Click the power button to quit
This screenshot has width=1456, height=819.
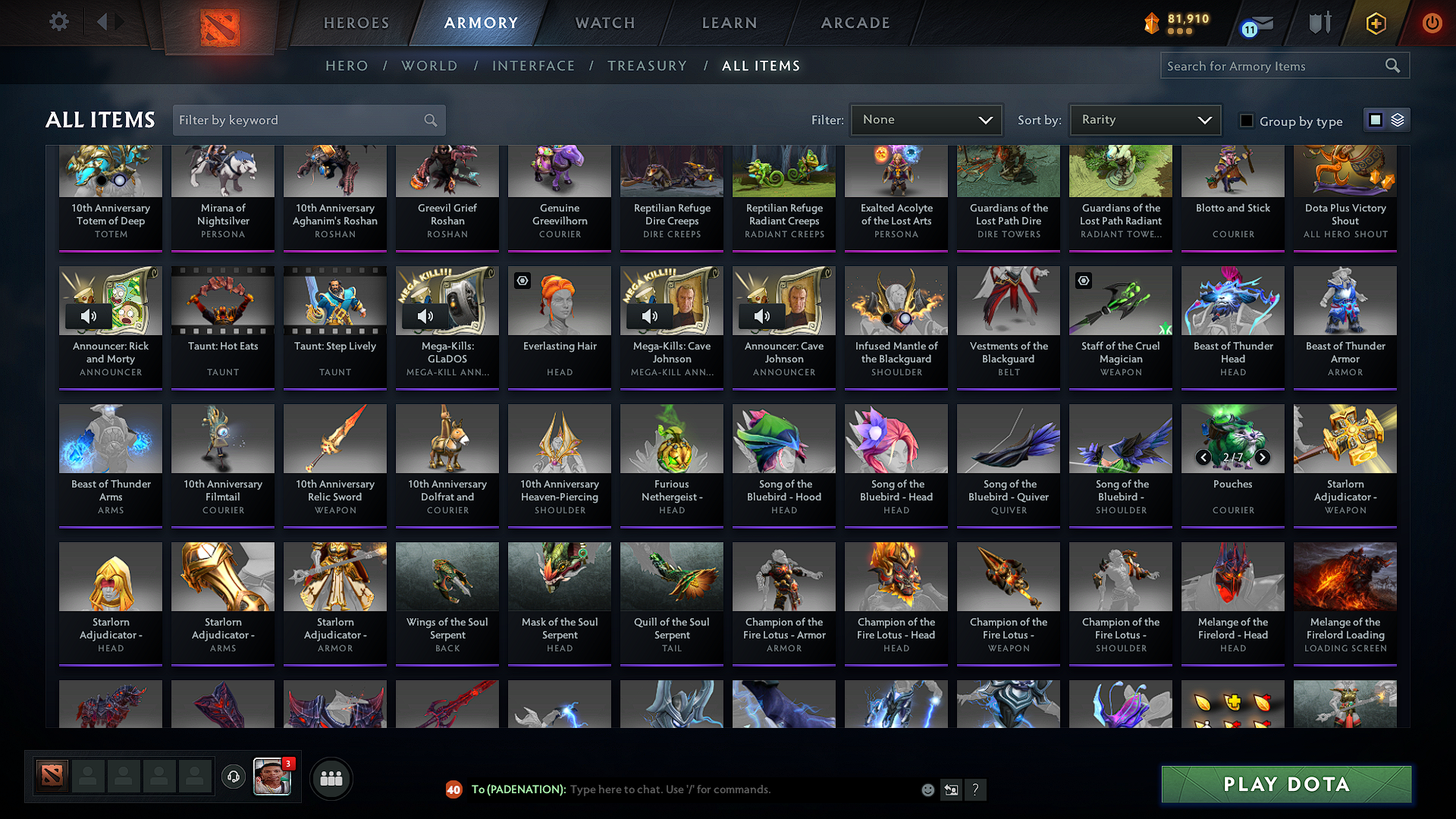tap(1432, 23)
